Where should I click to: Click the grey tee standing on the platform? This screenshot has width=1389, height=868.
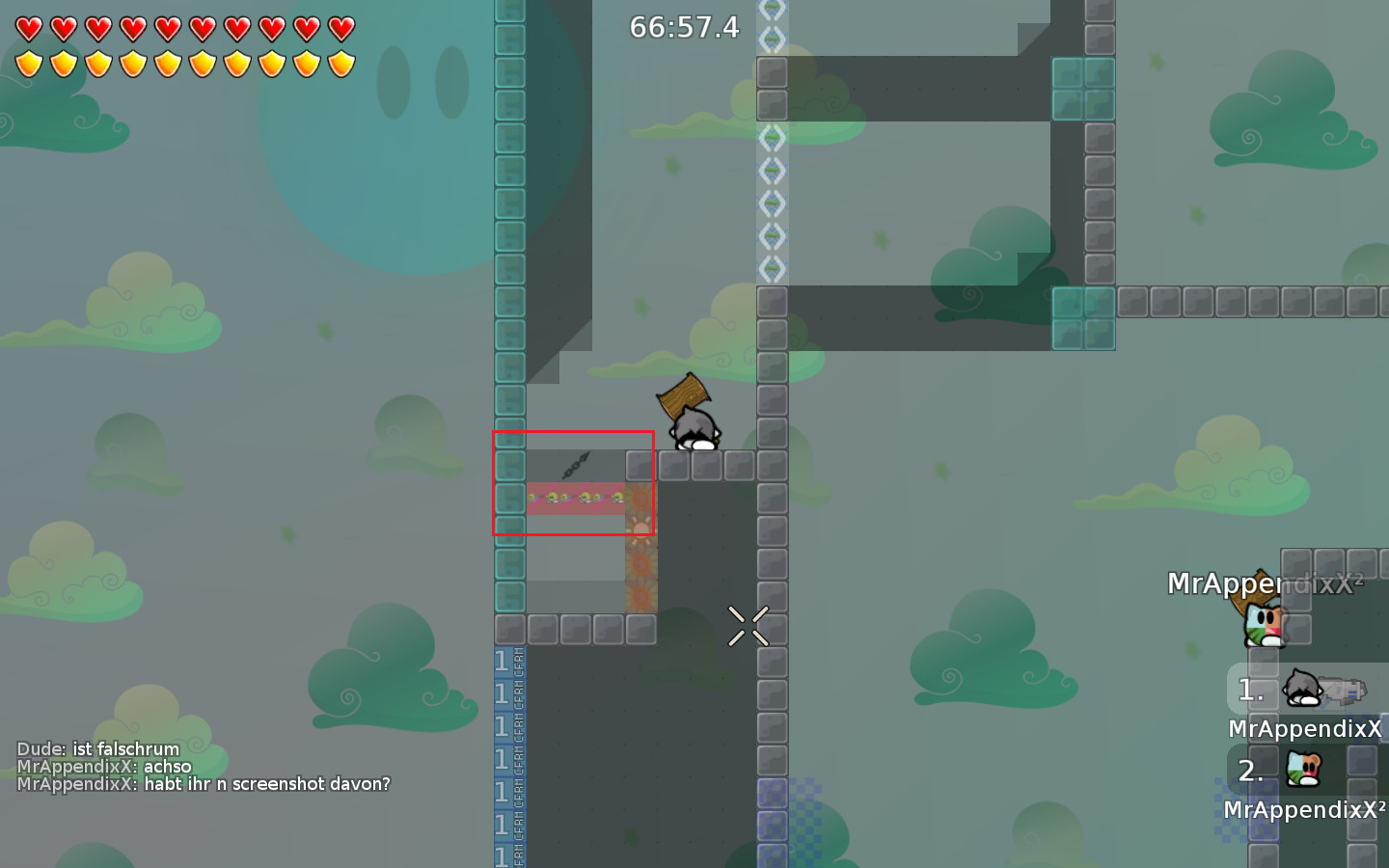(x=696, y=429)
